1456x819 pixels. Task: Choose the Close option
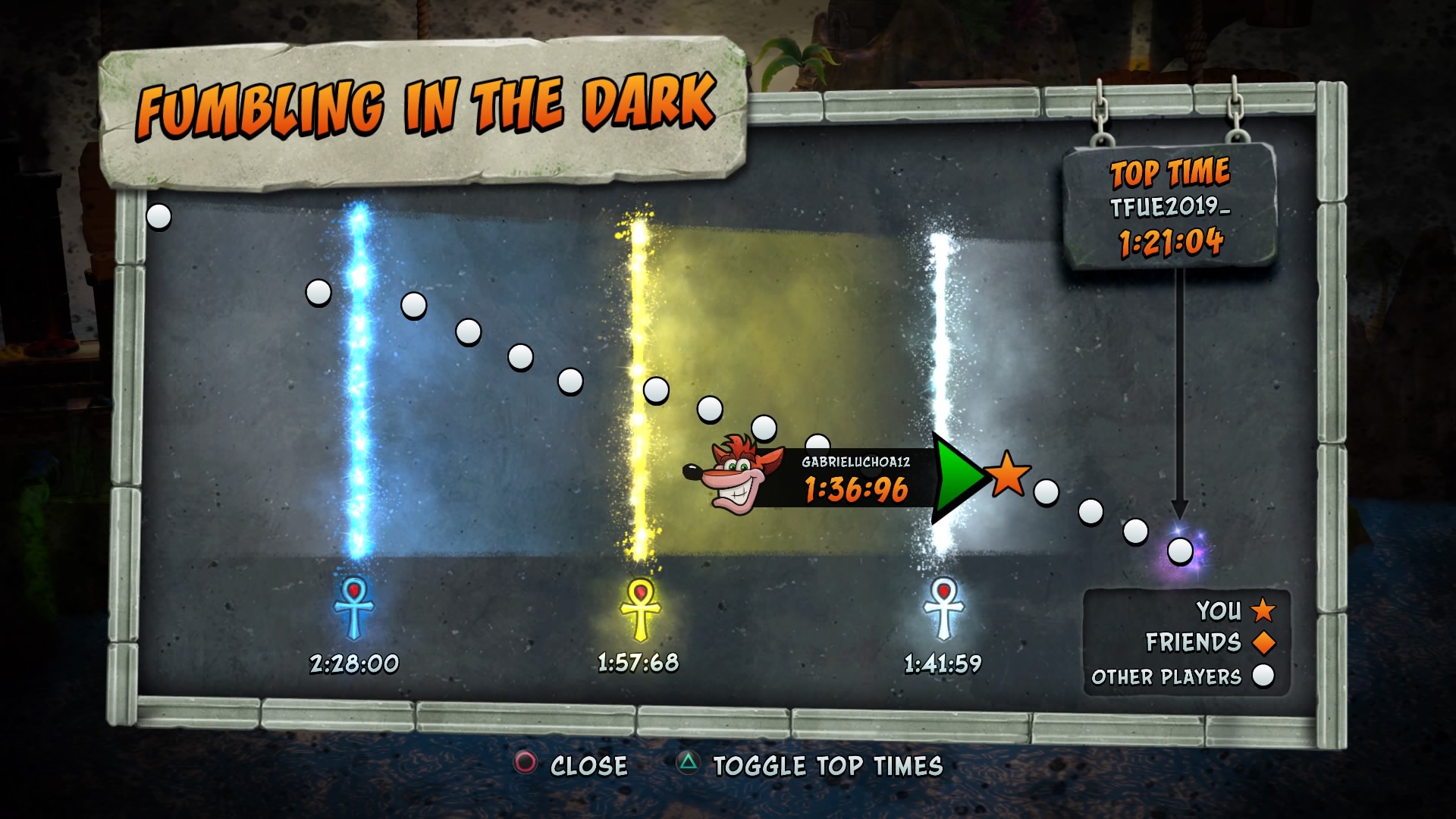[571, 765]
